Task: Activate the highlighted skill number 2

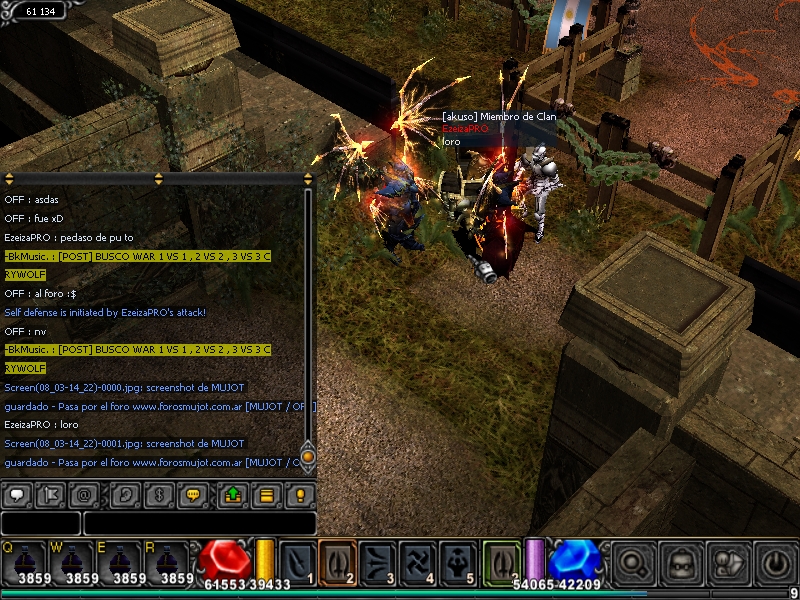Action: [337, 562]
